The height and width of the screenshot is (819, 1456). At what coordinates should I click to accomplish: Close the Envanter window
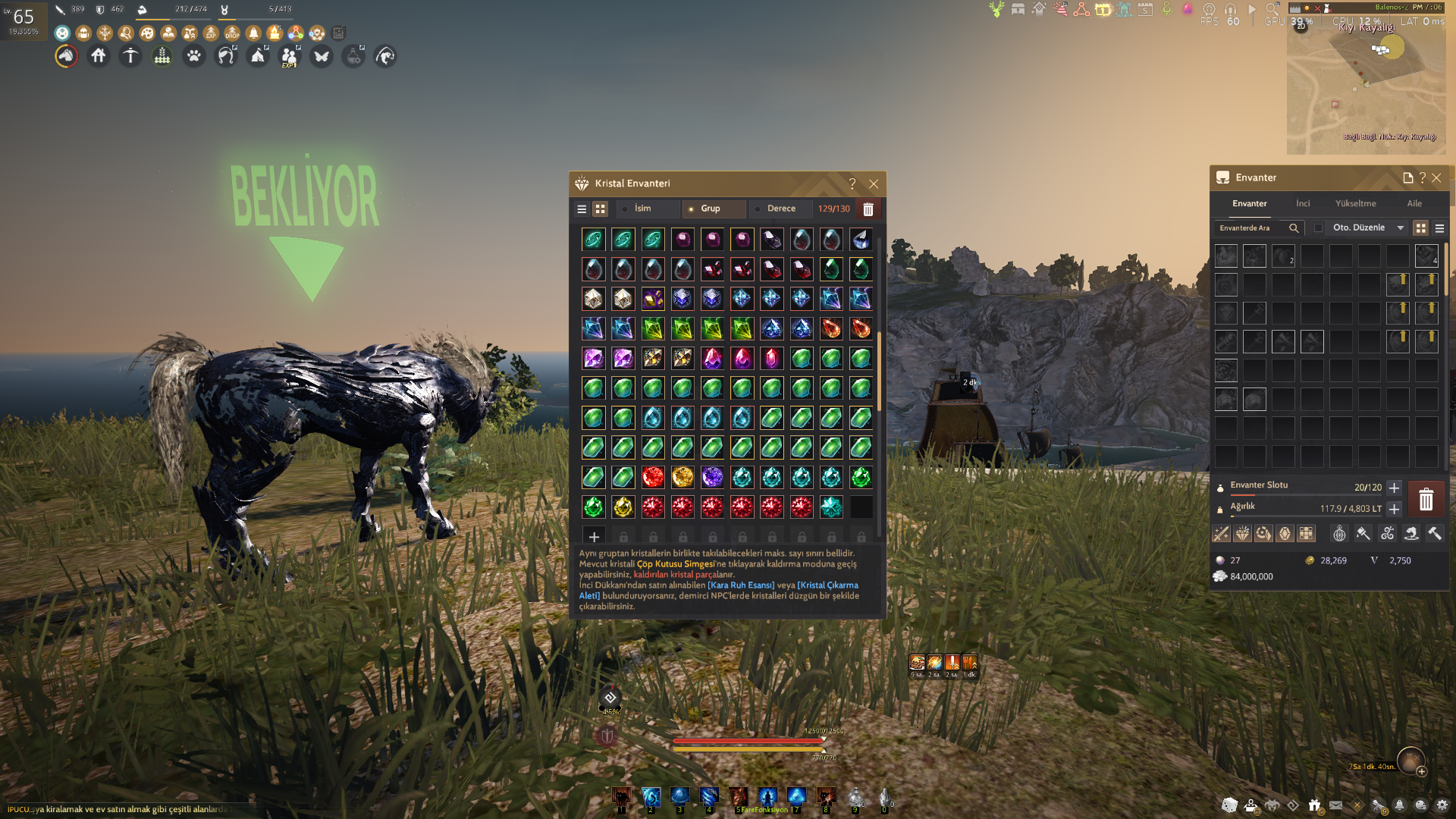click(x=1436, y=177)
